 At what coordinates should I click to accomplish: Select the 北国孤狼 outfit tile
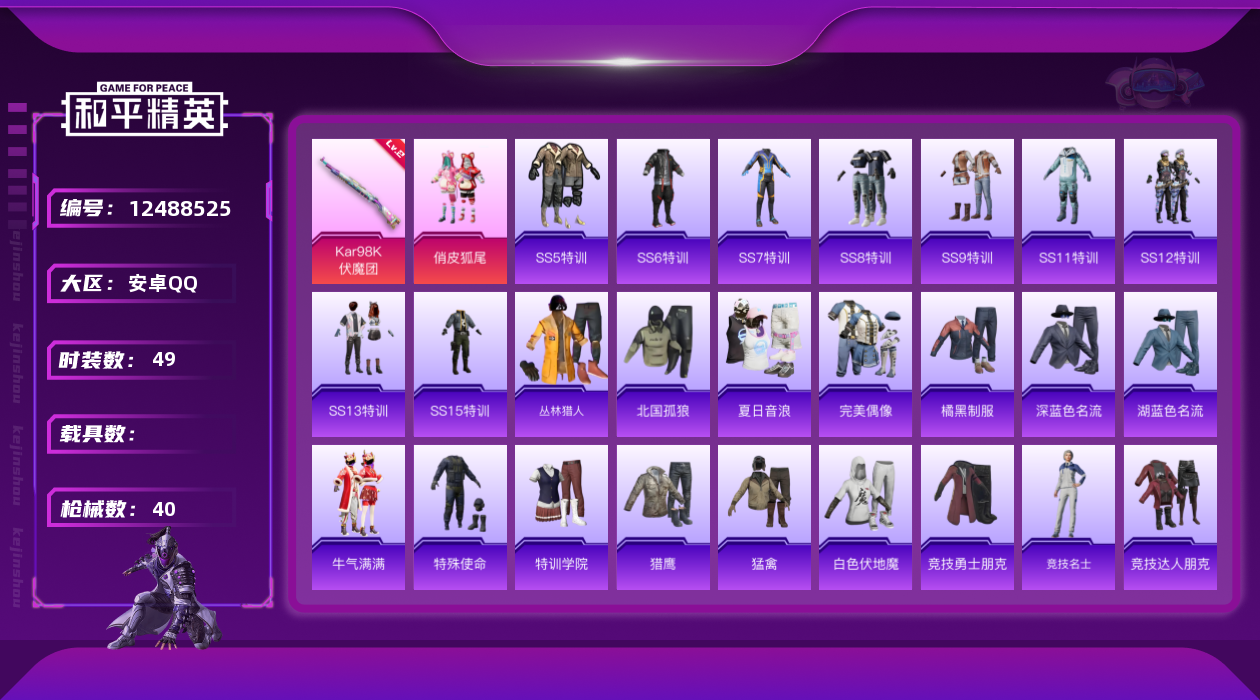(x=663, y=364)
